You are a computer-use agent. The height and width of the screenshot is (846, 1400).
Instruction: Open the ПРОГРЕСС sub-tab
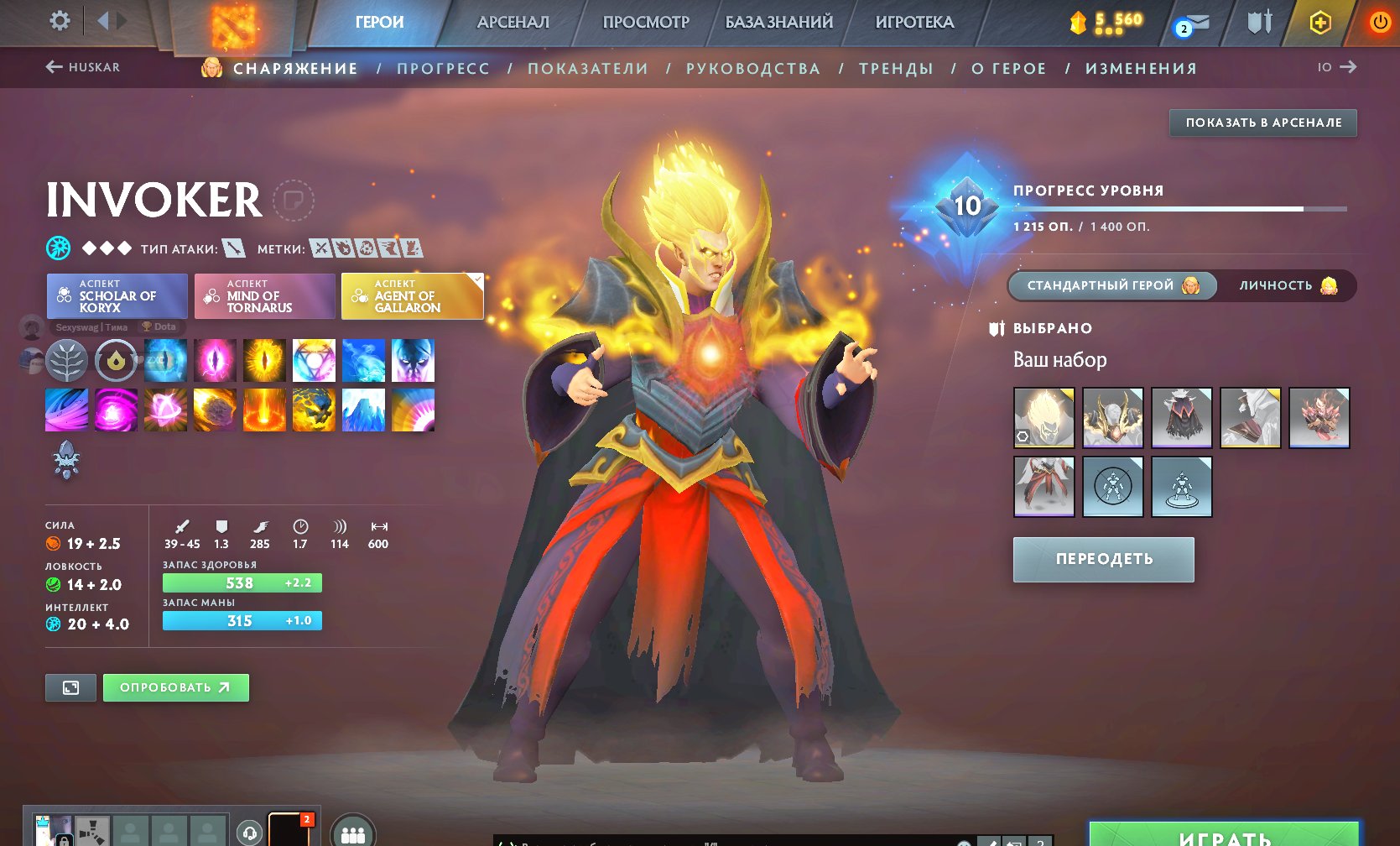point(444,68)
